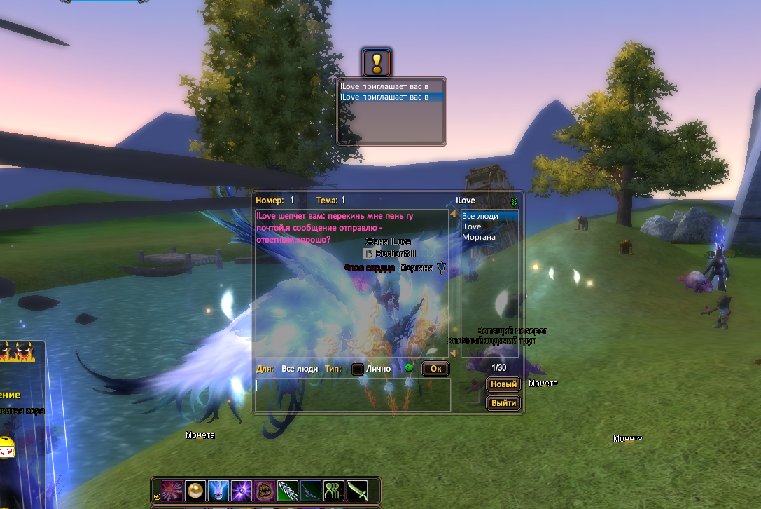This screenshot has height=509, width=761.
Task: Activate the purple orb burst skill
Action: 240,491
